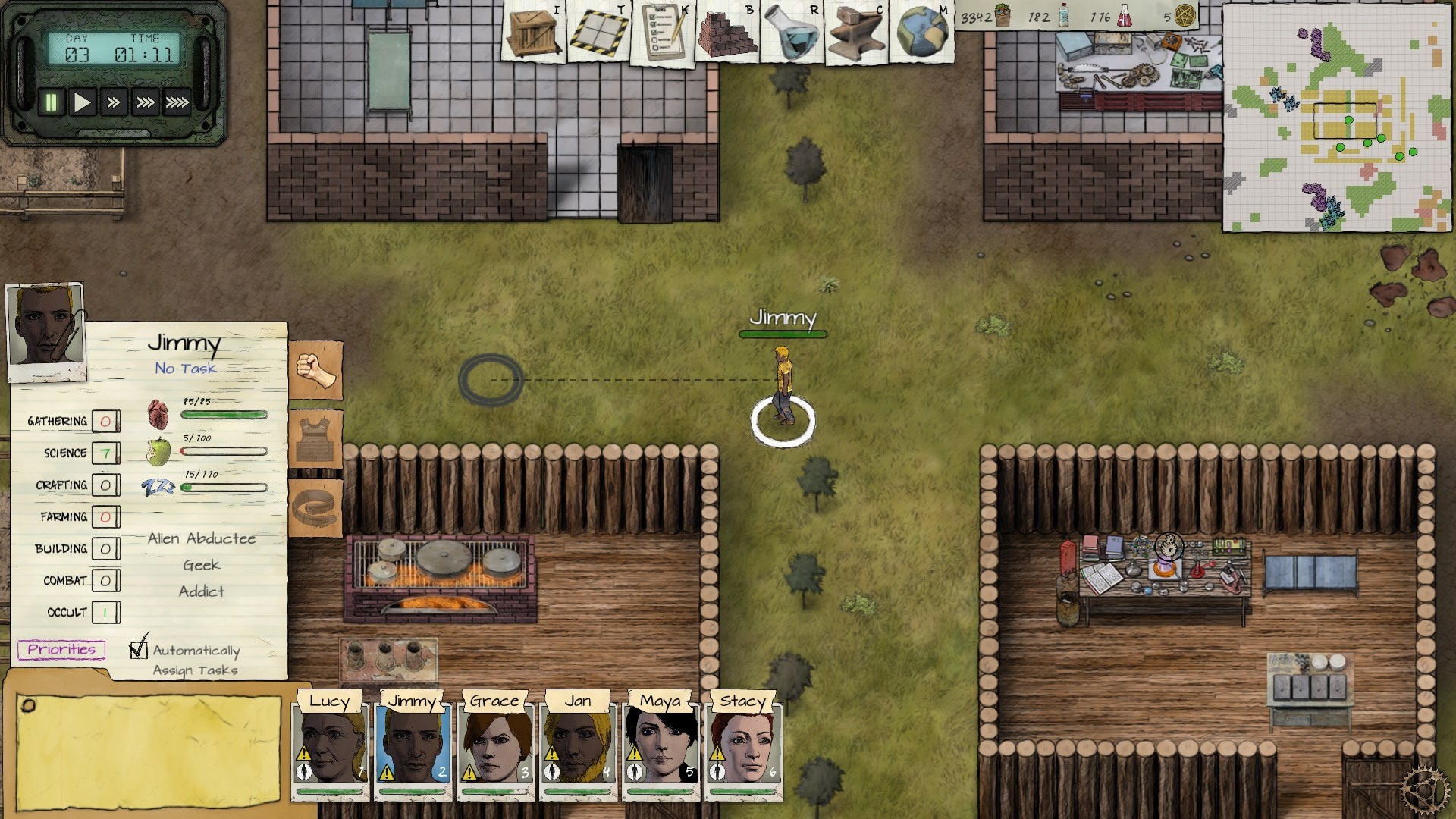
Task: Click the minimap in the corner
Action: (1337, 118)
